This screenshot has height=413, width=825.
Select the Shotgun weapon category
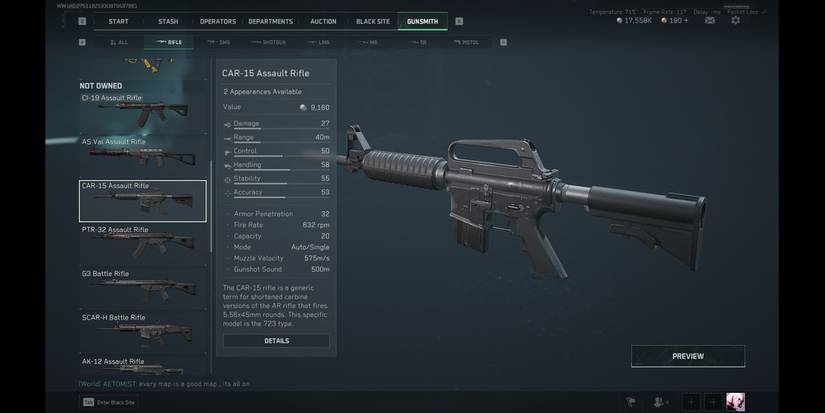[x=268, y=43]
